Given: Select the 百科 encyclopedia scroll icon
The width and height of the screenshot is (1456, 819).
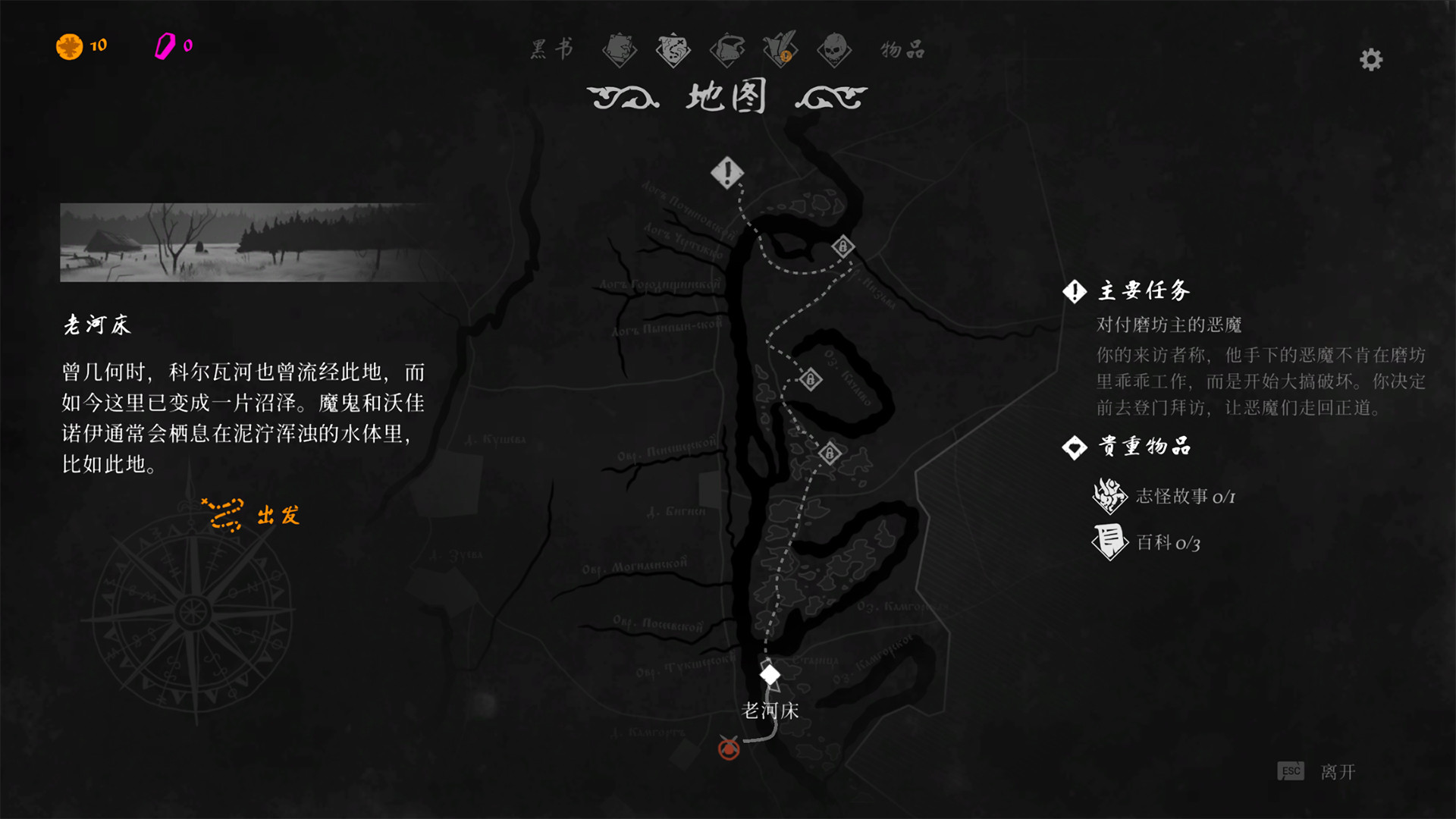Looking at the screenshot, I should [1107, 543].
